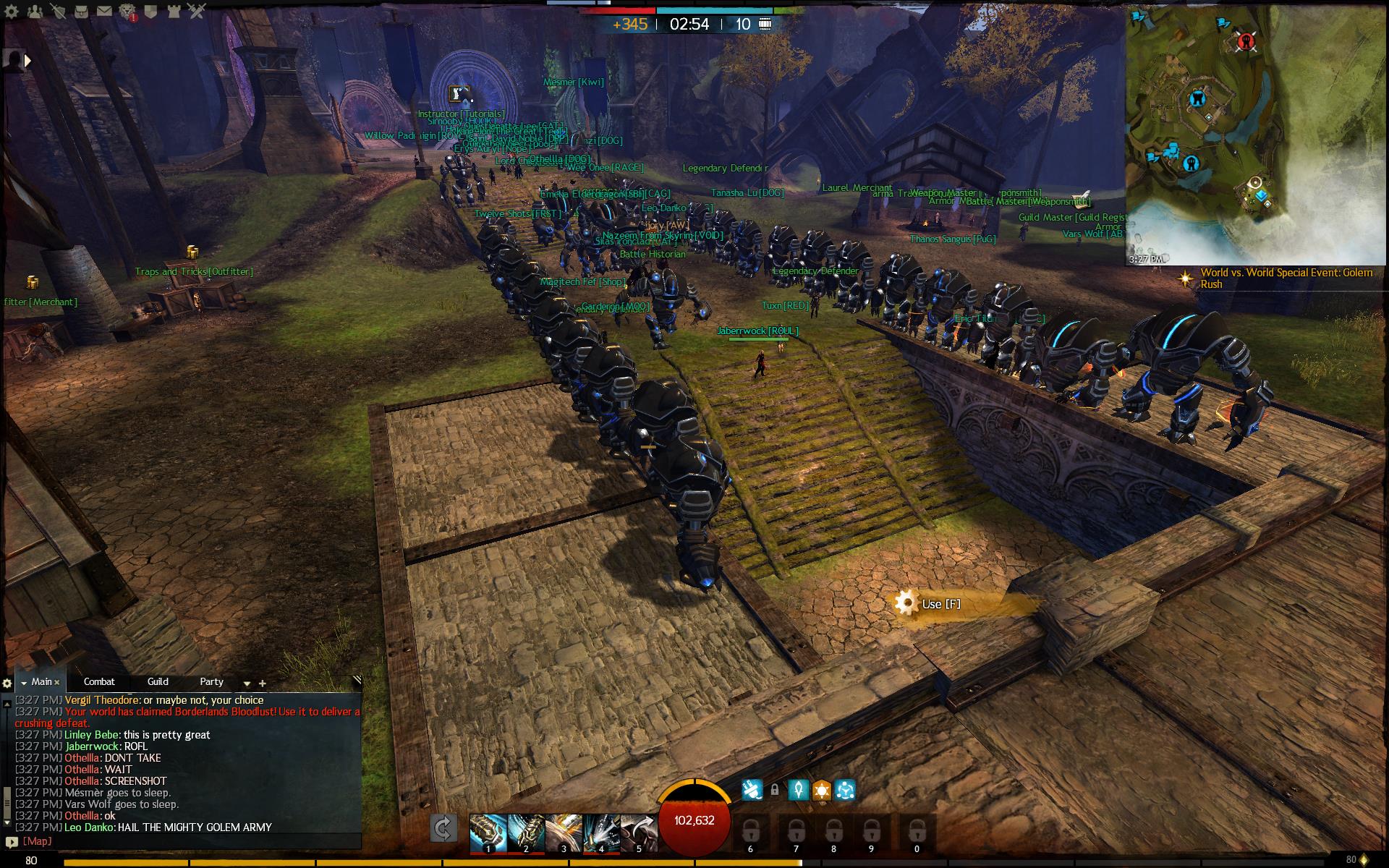
Task: Open the mail envelope icon
Action: tap(104, 11)
